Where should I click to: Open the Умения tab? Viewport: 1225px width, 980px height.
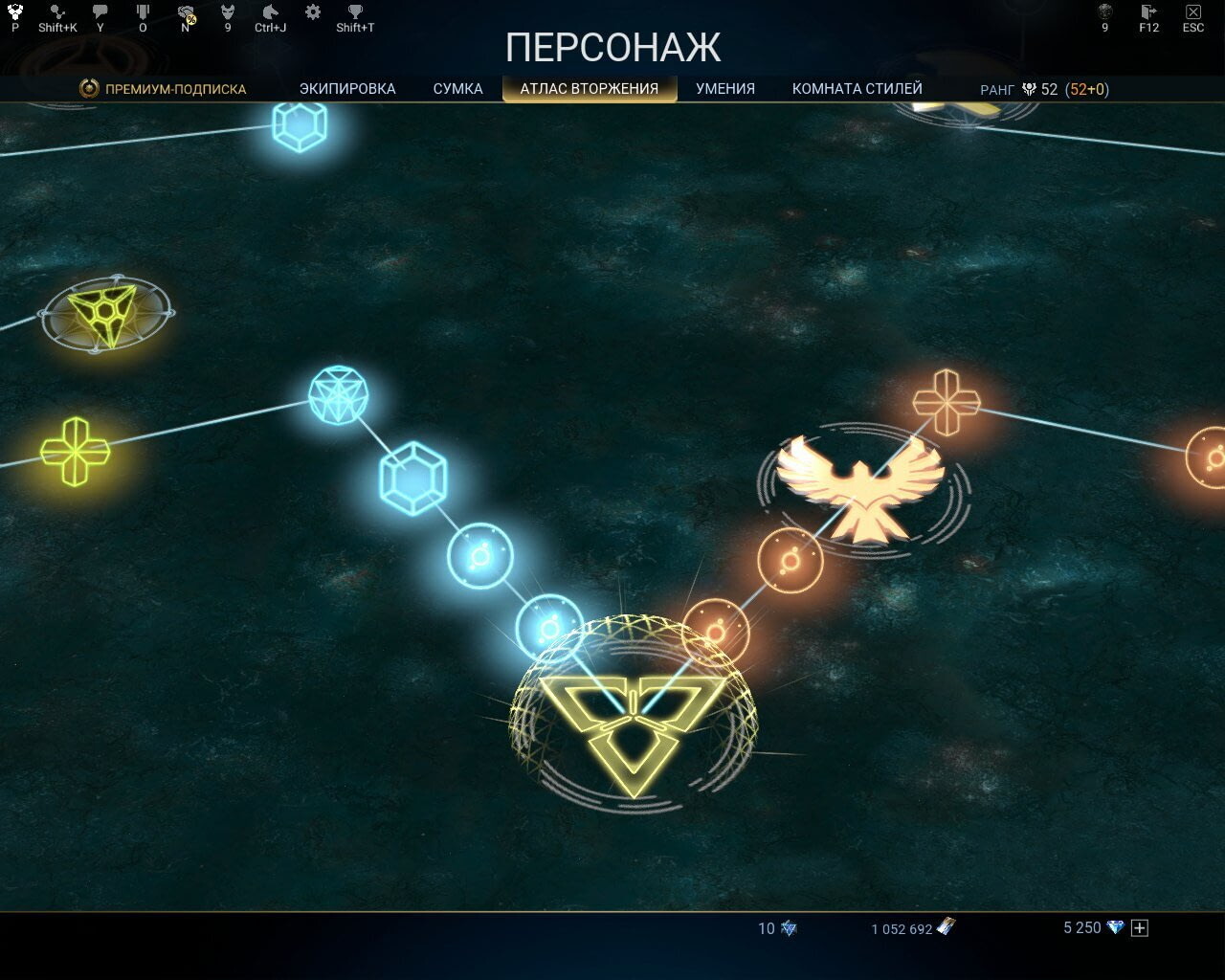click(x=725, y=89)
